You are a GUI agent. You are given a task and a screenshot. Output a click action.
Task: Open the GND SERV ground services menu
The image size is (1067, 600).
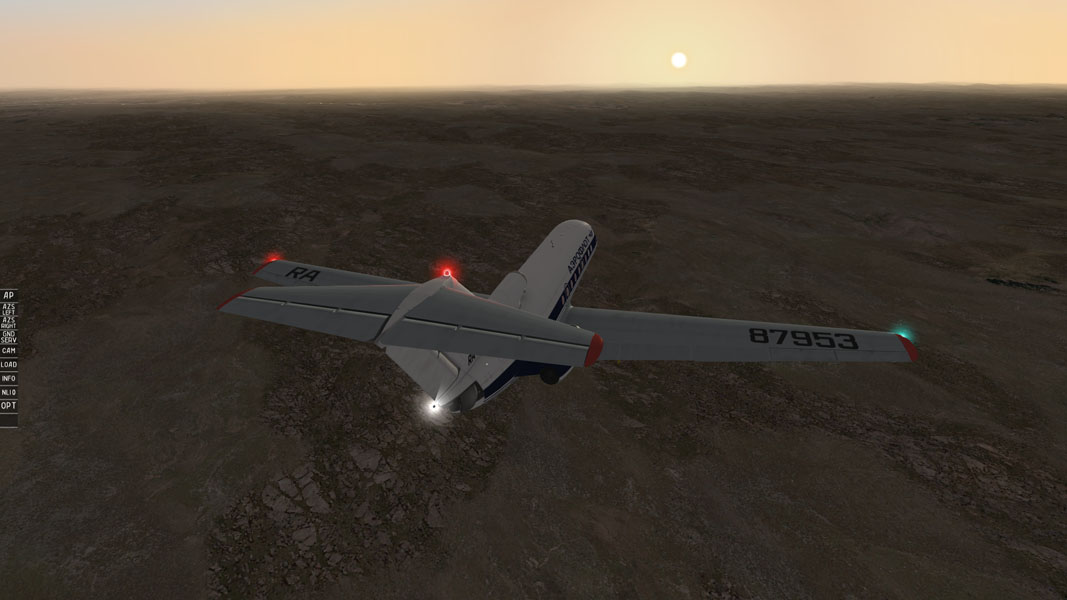point(8,337)
